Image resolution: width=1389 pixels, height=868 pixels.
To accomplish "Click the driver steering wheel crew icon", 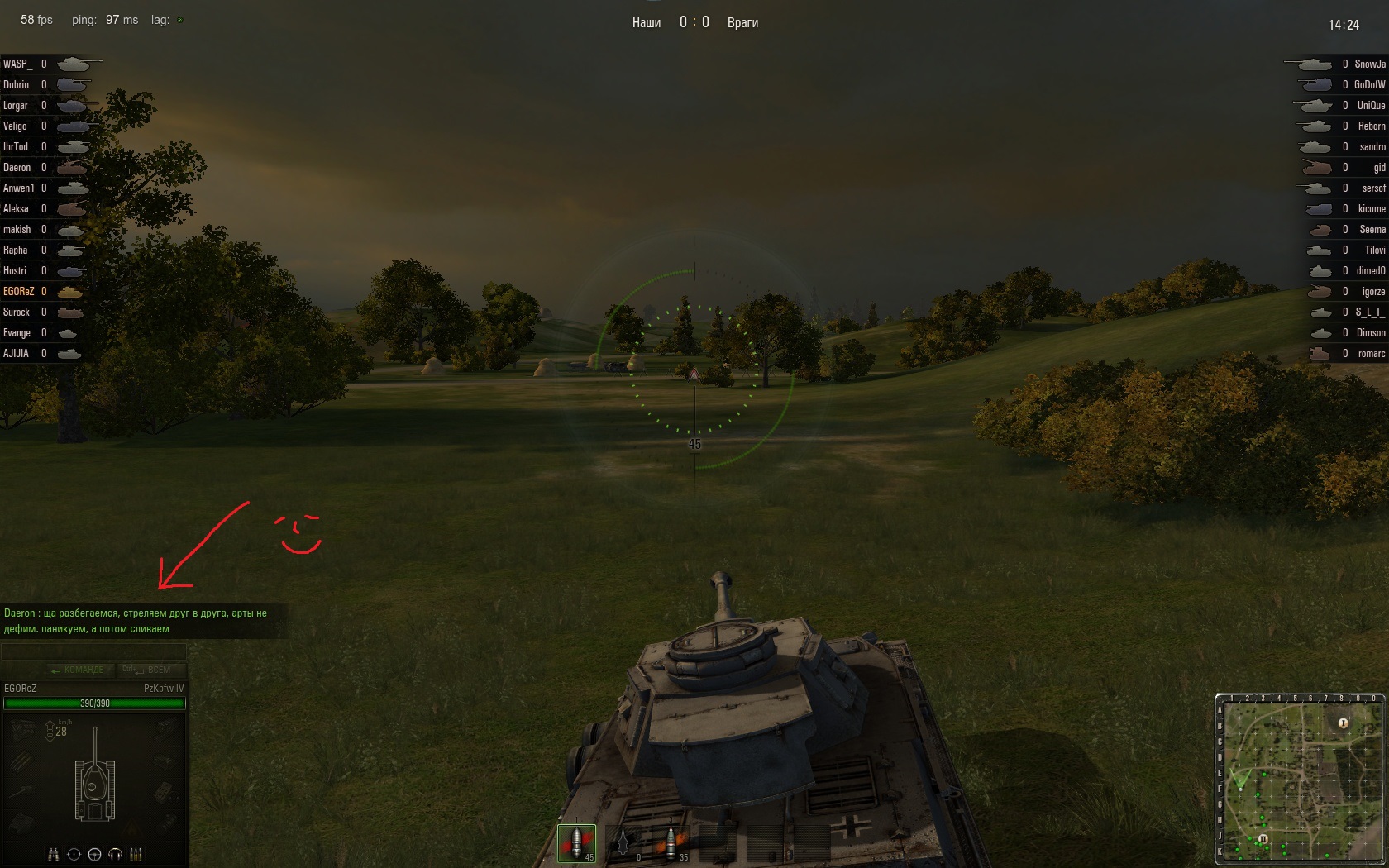I will click(x=94, y=854).
